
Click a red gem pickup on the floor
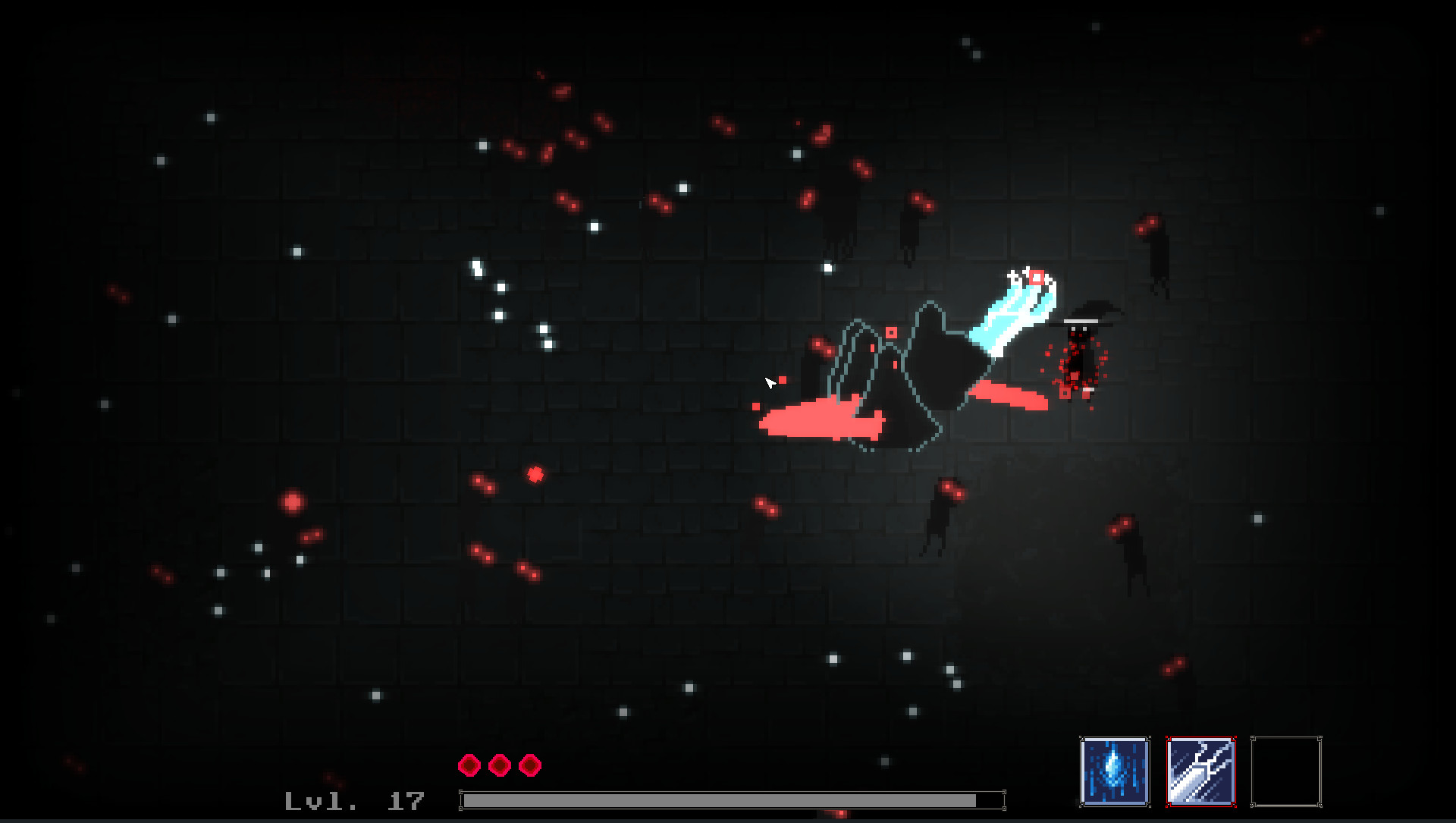coord(535,475)
